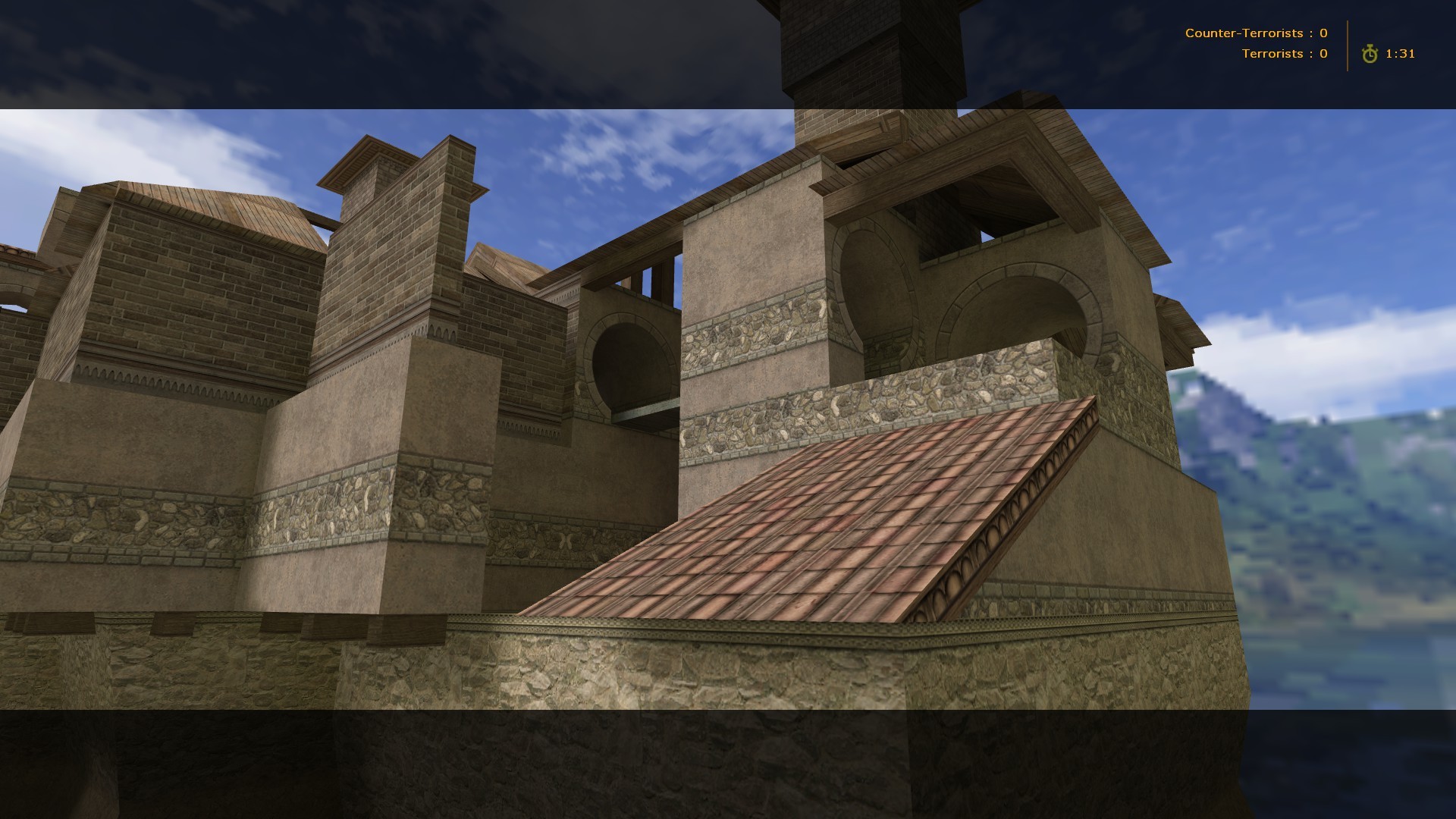
Task: Click the Counter-Terrorists score value 0
Action: (x=1324, y=33)
